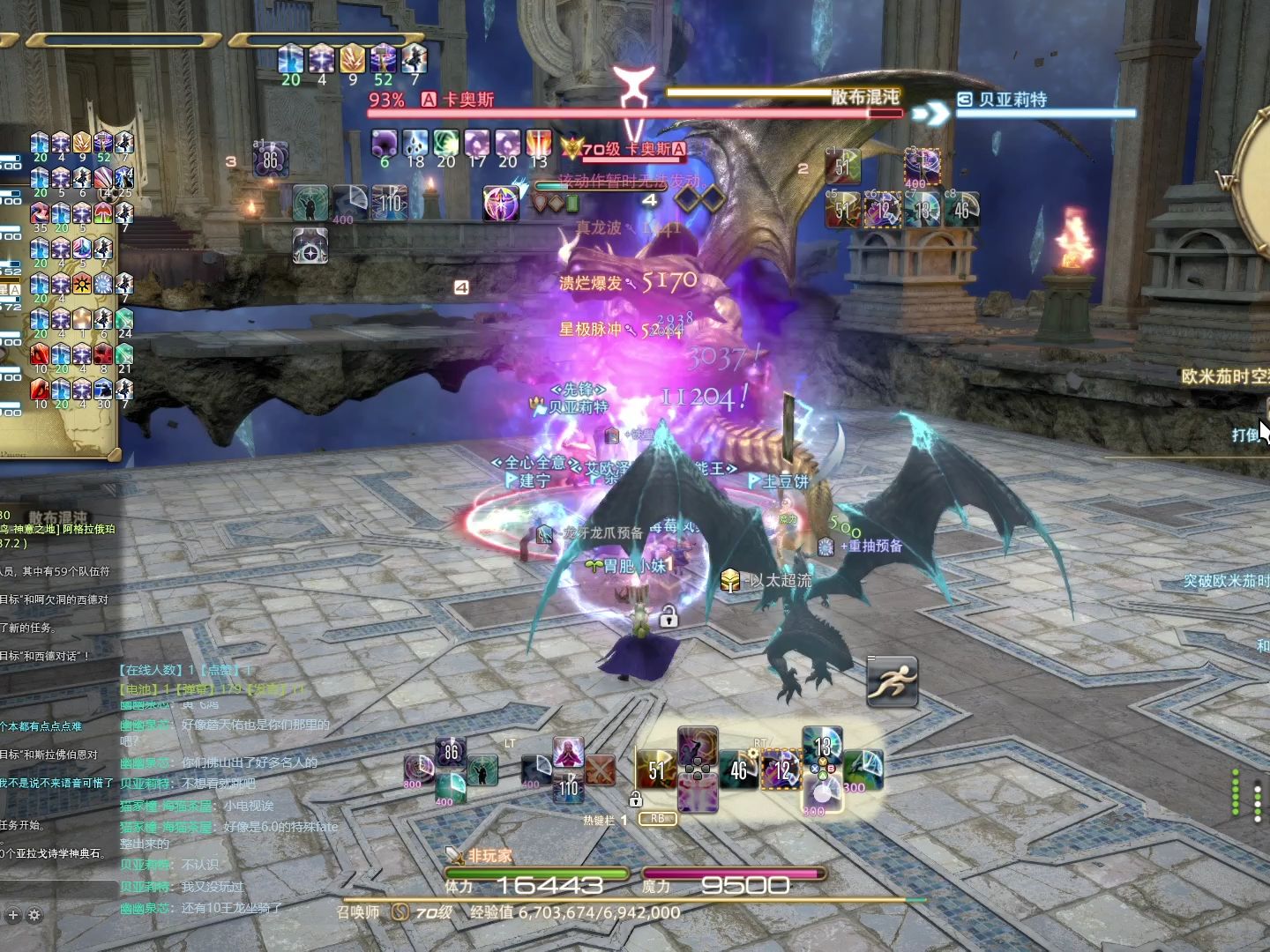The width and height of the screenshot is (1270, 952).
Task: Trigger the cross hotbar skill showing 46 cooldown
Action: [739, 770]
